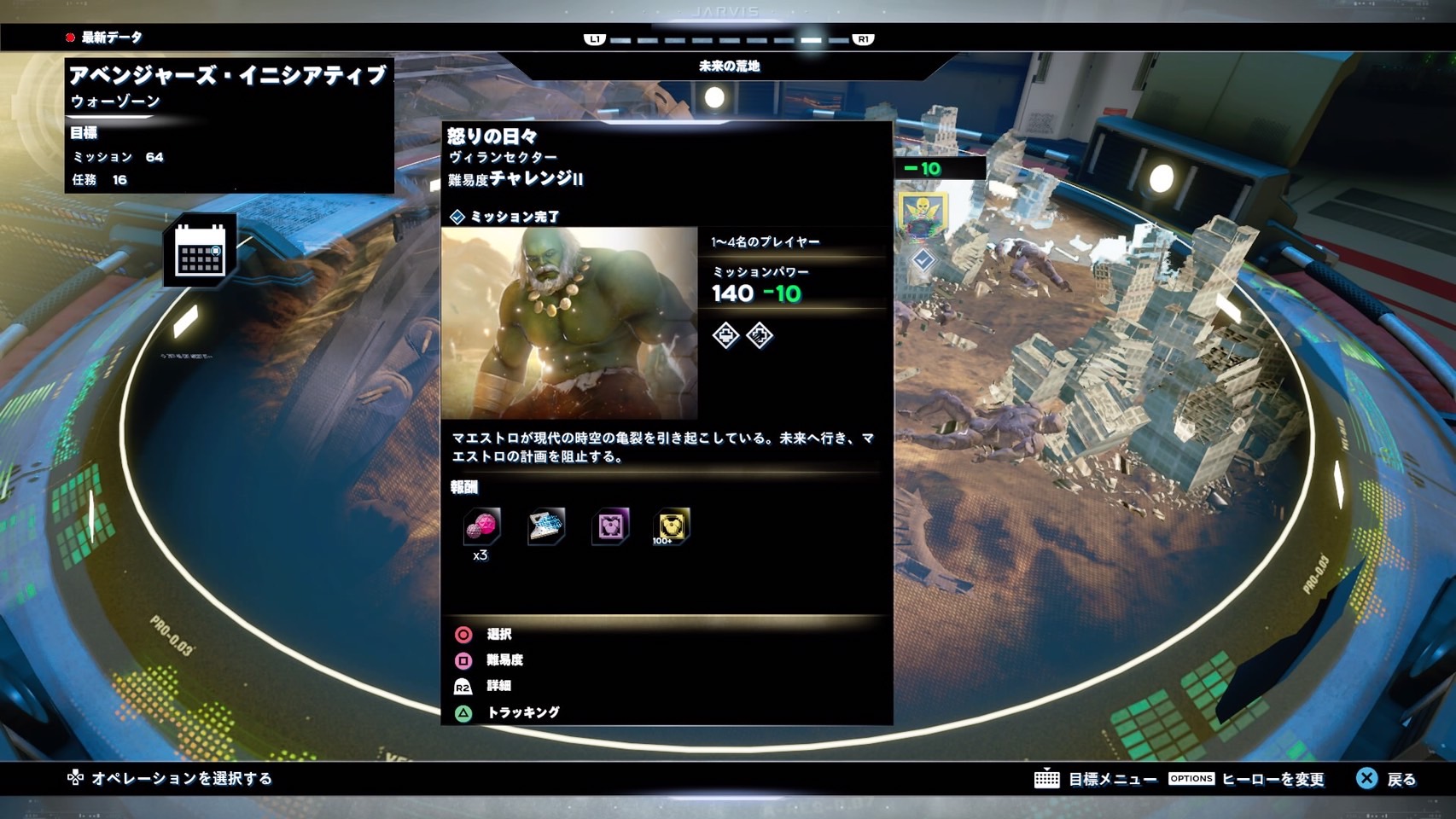View the first mission modifier diamond icon
The image size is (1456, 819).
[725, 335]
